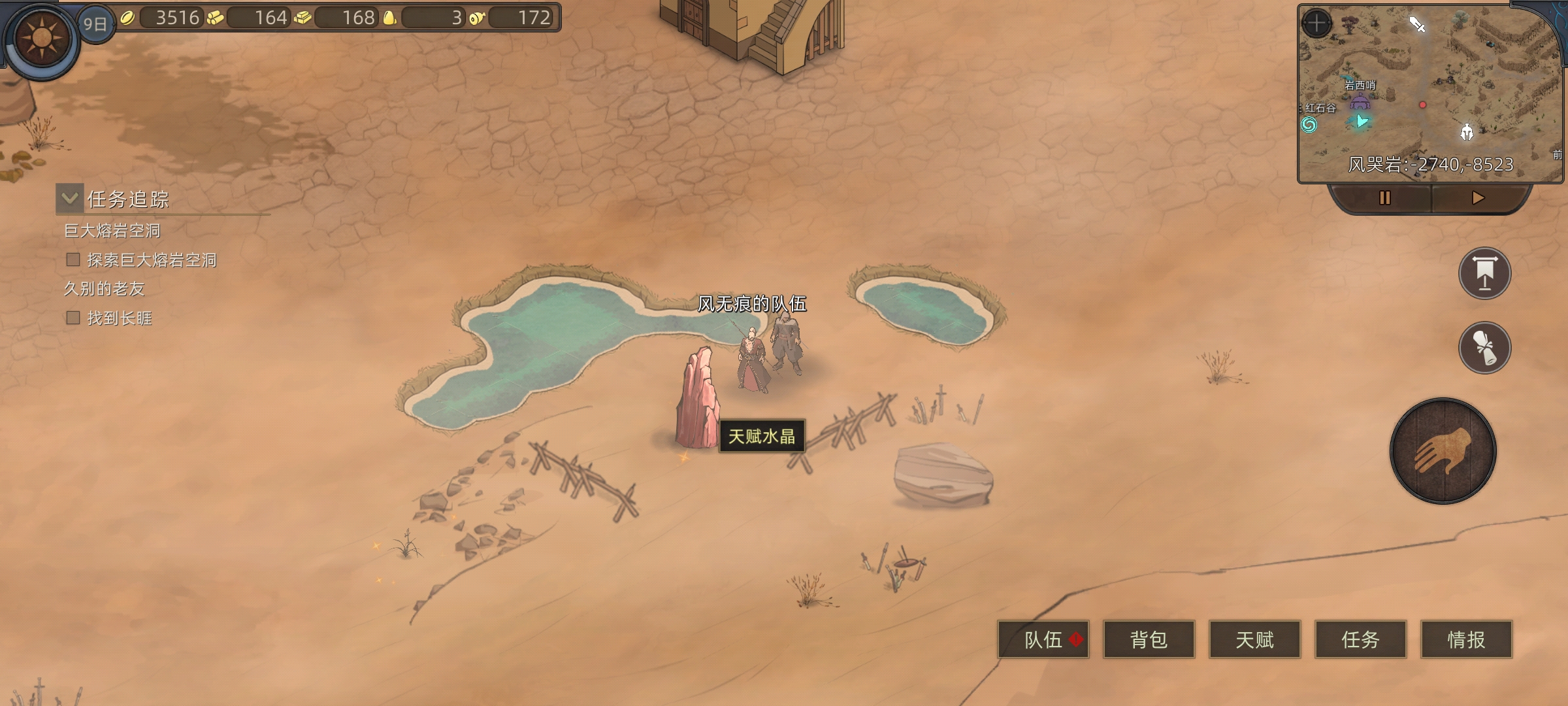Open the 情报 intel panel

(x=1466, y=639)
